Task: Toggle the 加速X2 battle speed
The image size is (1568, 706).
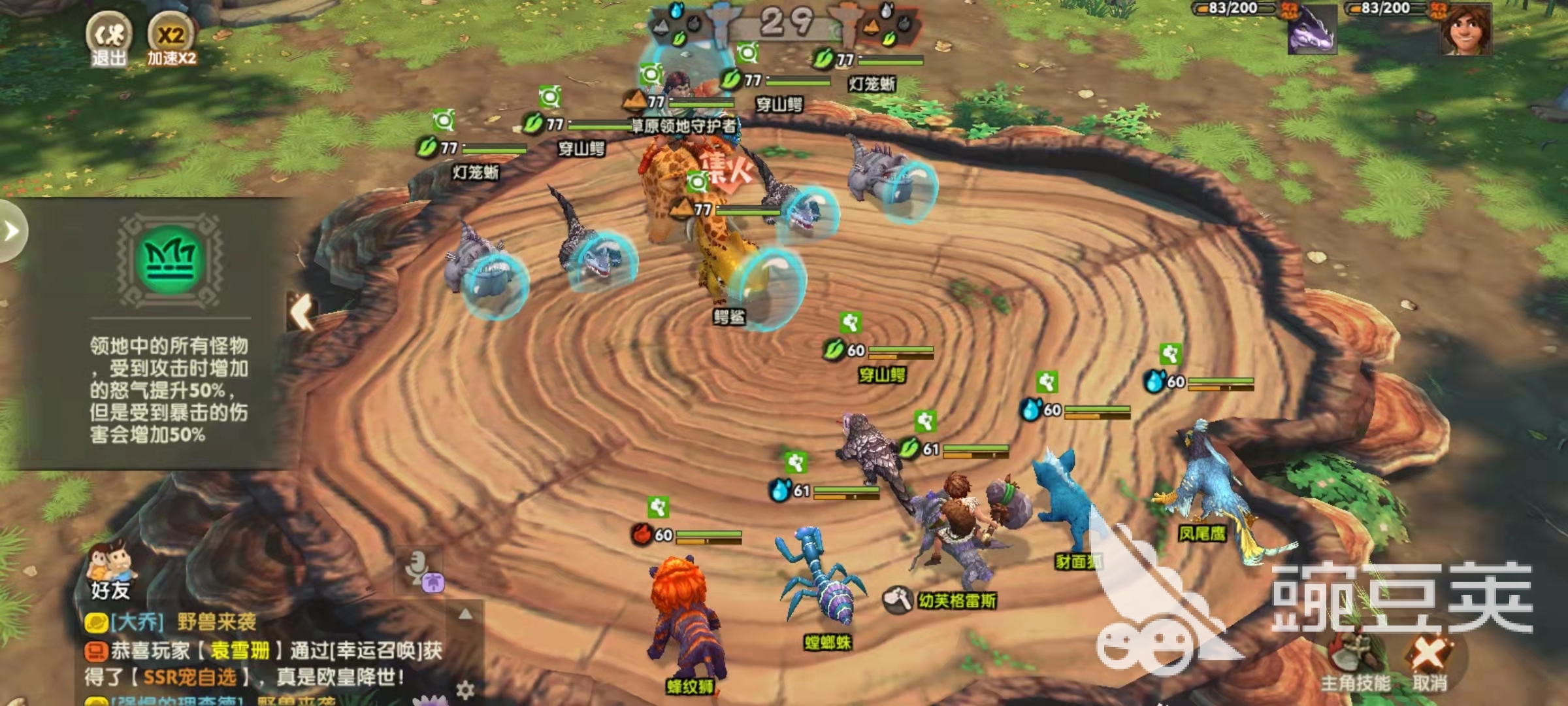Action: [x=171, y=38]
